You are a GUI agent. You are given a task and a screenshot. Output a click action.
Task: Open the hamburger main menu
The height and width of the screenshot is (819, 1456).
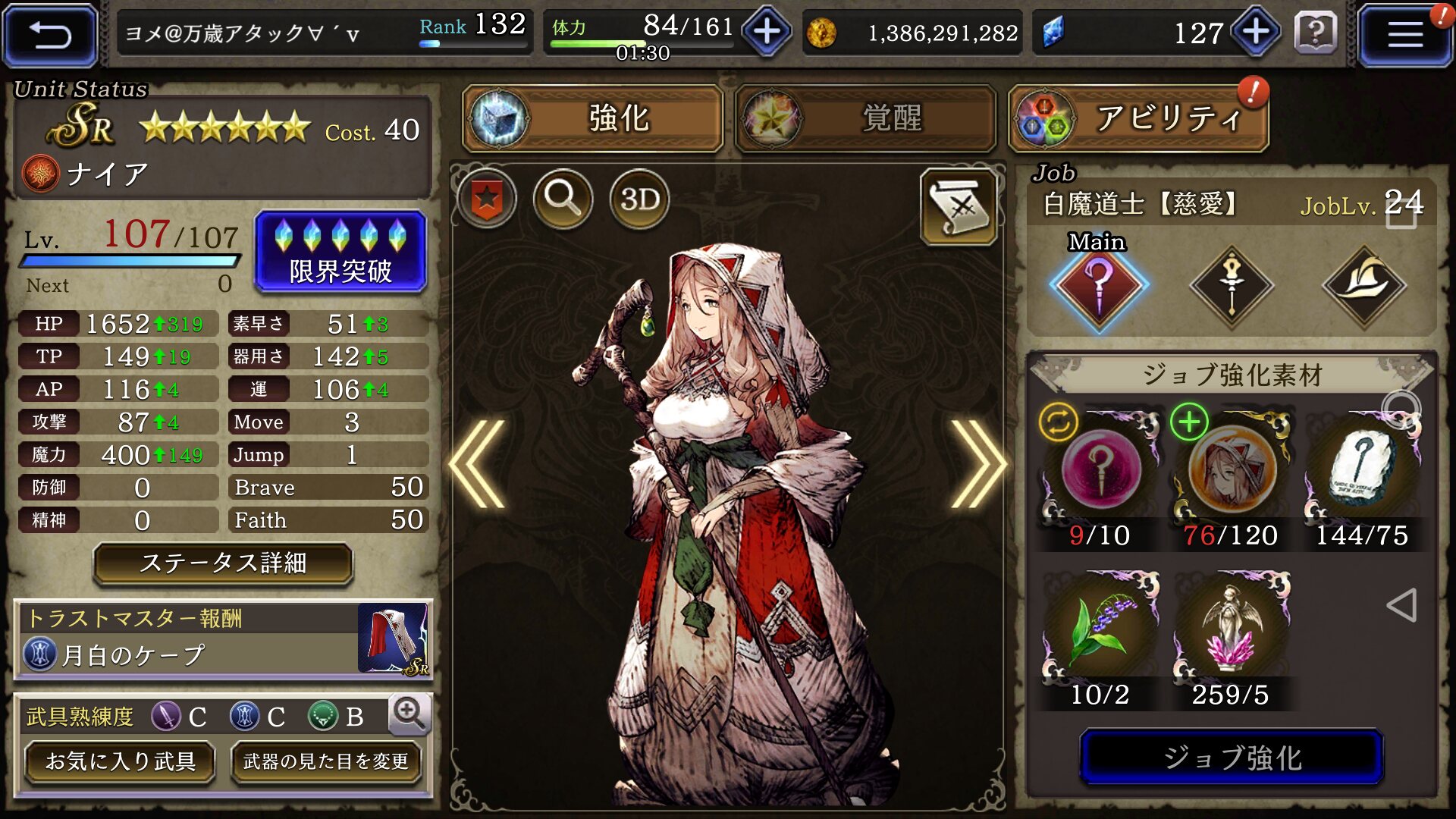(x=1404, y=35)
